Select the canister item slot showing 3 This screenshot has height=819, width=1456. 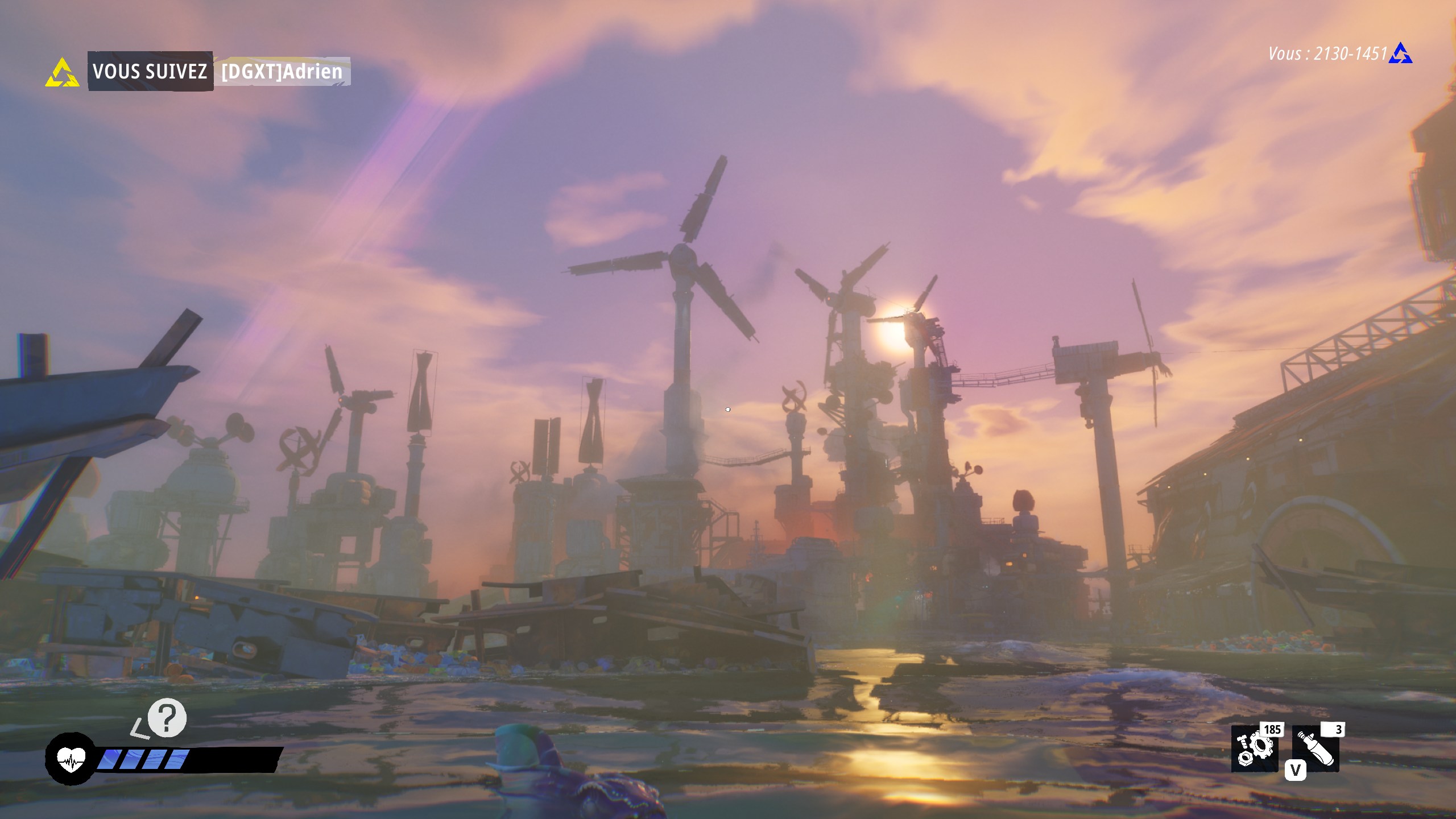click(1316, 750)
